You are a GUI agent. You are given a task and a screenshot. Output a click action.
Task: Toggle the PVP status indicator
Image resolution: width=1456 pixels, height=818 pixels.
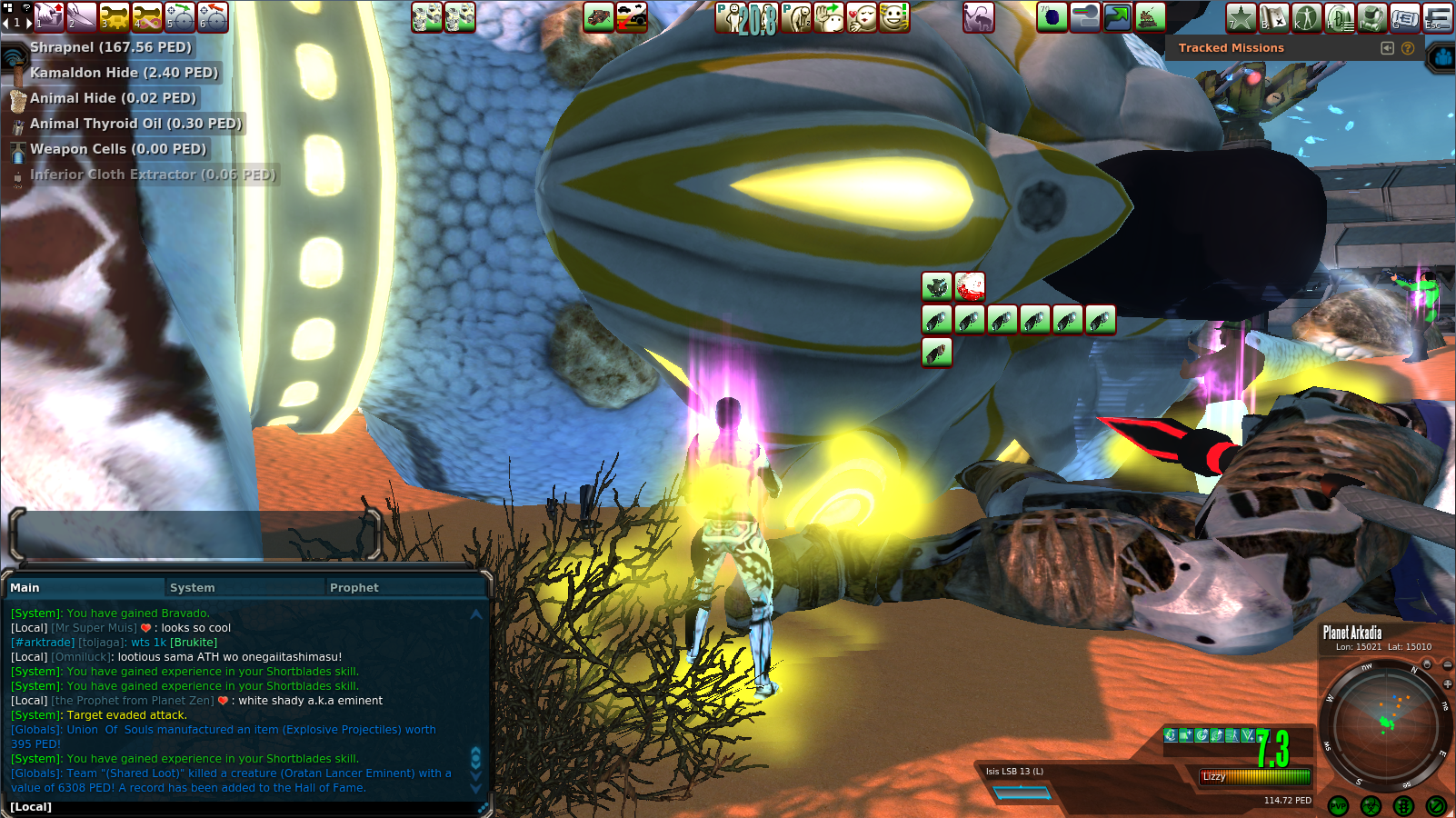click(1338, 805)
